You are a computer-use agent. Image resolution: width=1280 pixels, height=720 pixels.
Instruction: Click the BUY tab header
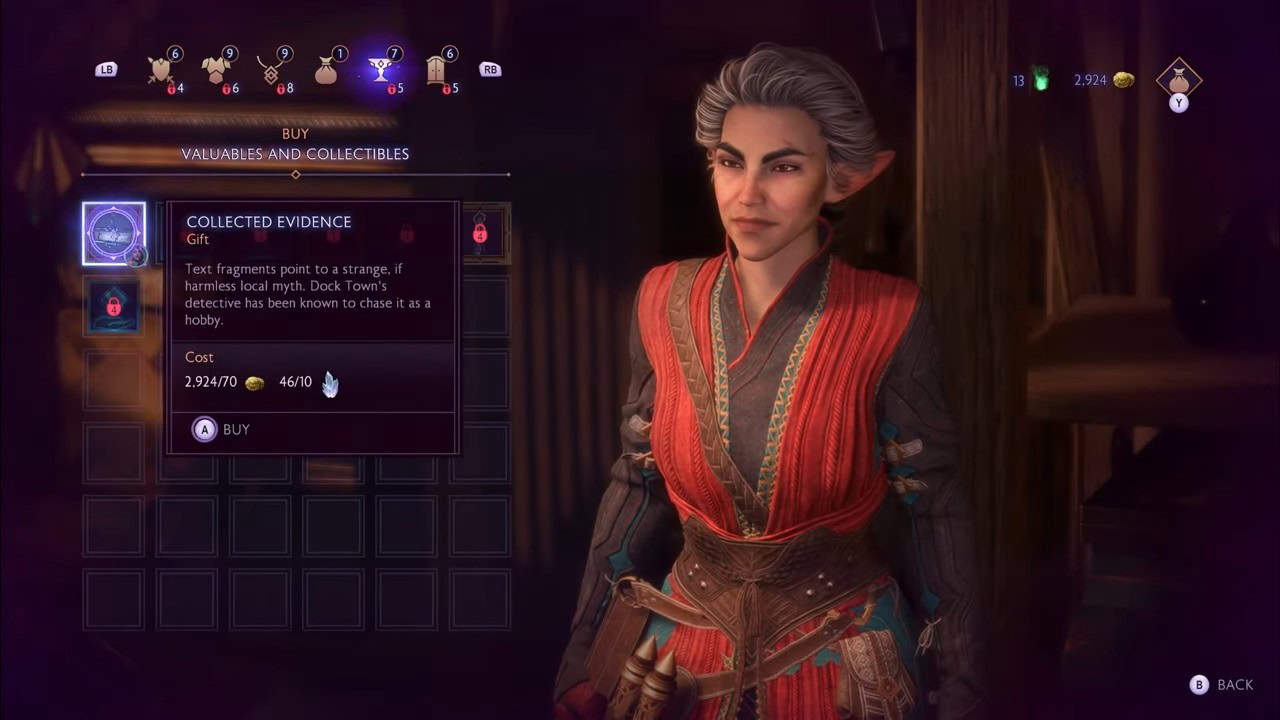[295, 133]
